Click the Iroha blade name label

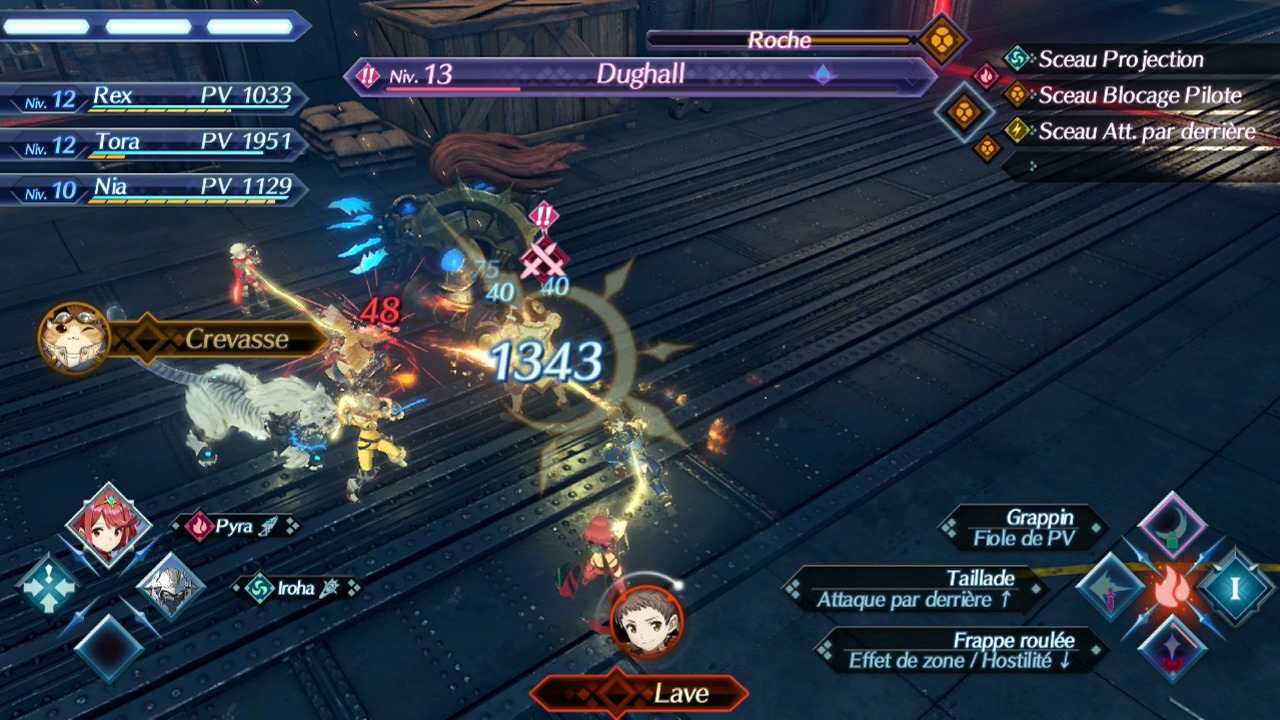[295, 588]
